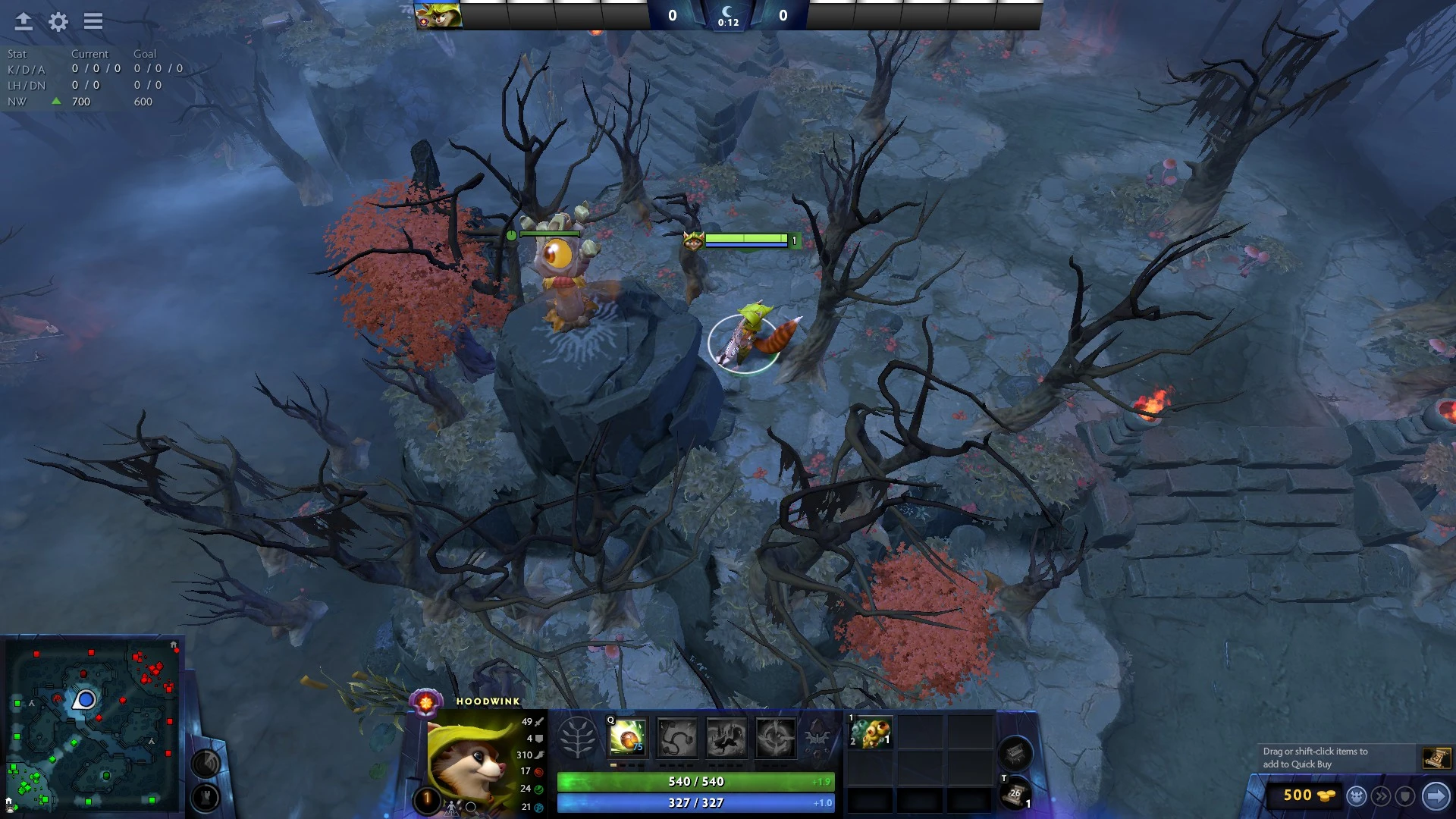Image resolution: width=1456 pixels, height=819 pixels.
Task: Click the Town Portal Scroll slot
Action: 1015,794
